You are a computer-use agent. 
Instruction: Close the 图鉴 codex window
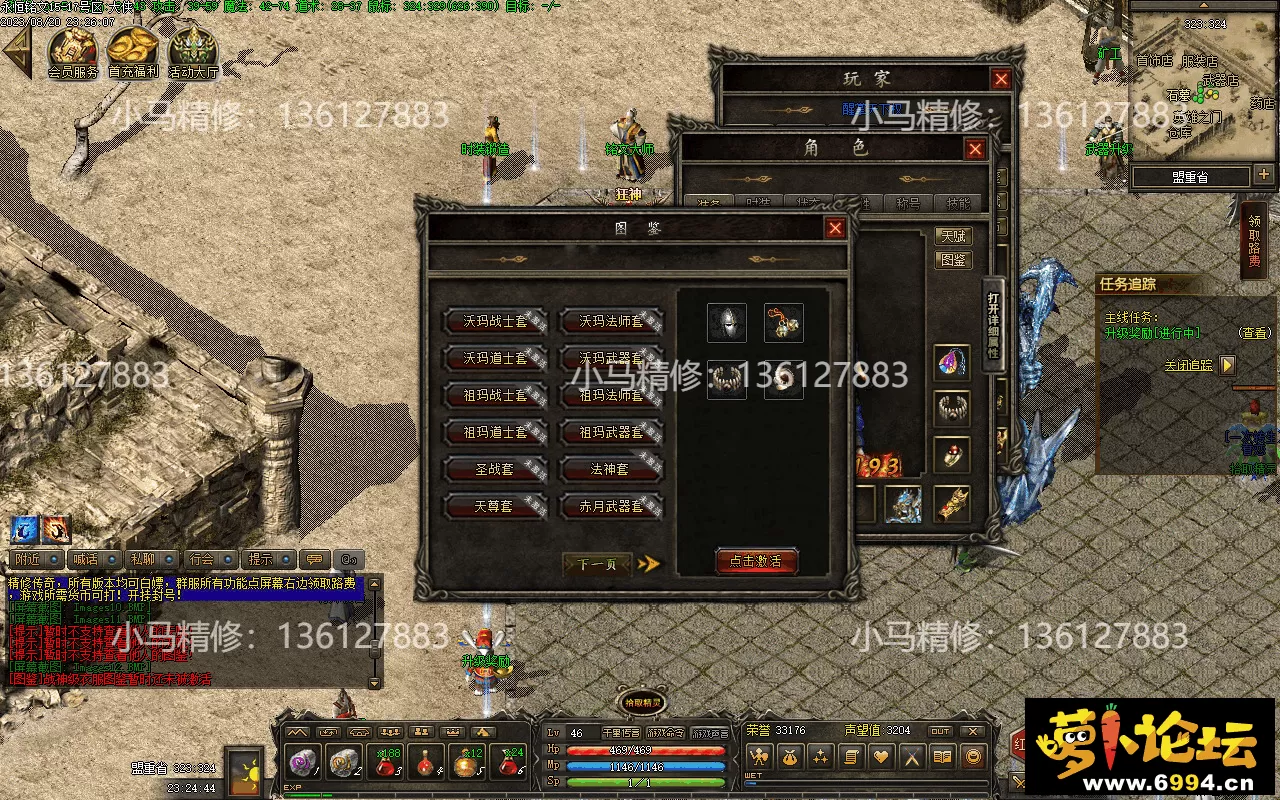(835, 228)
